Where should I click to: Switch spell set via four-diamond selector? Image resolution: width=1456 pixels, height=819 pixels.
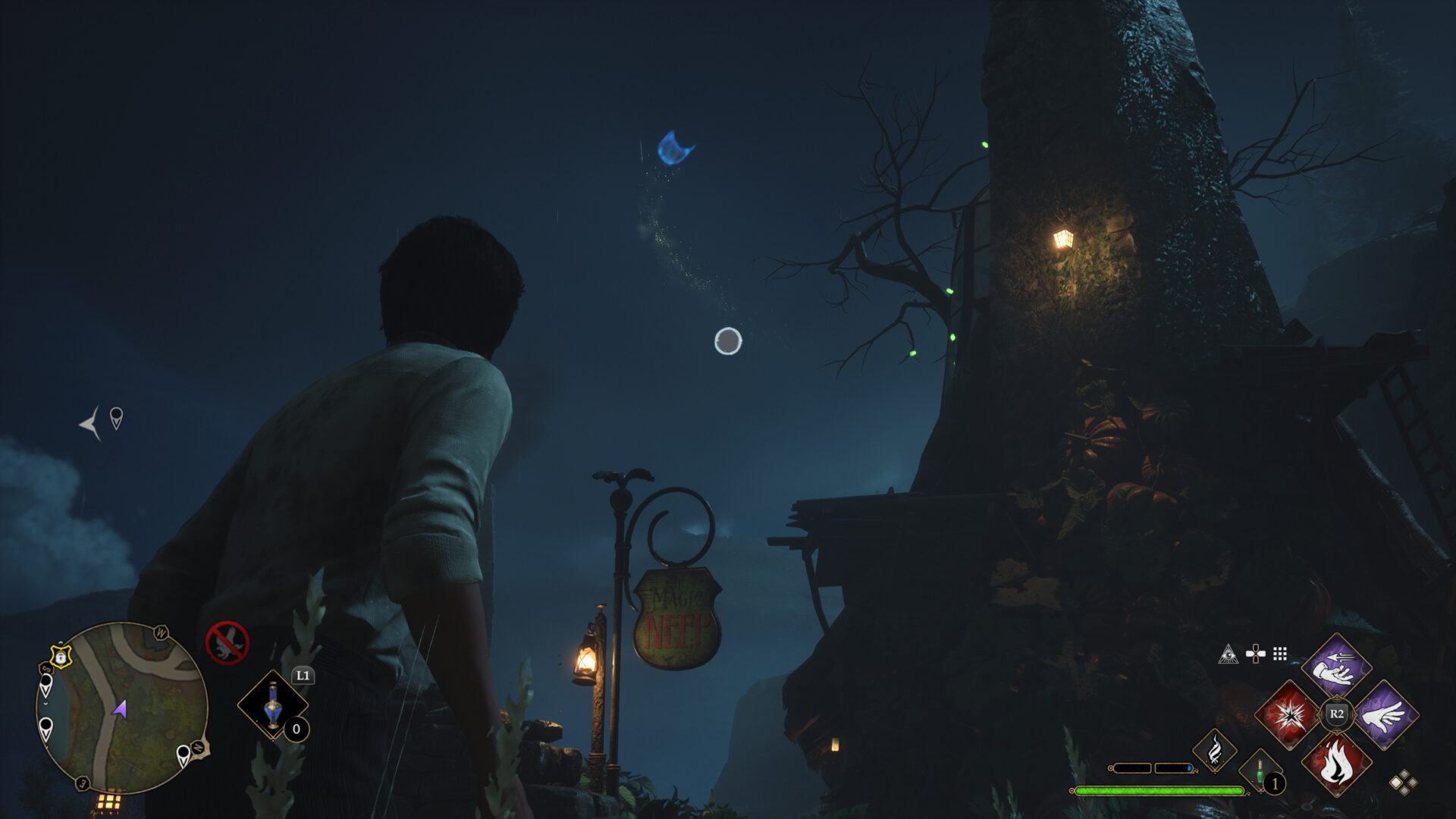click(1403, 783)
